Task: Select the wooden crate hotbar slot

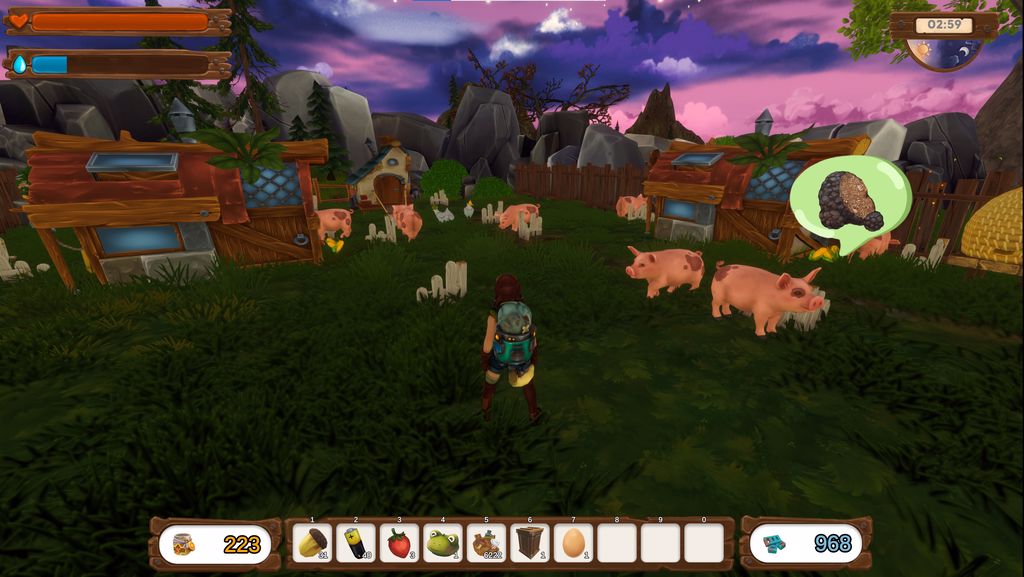Action: tap(529, 543)
